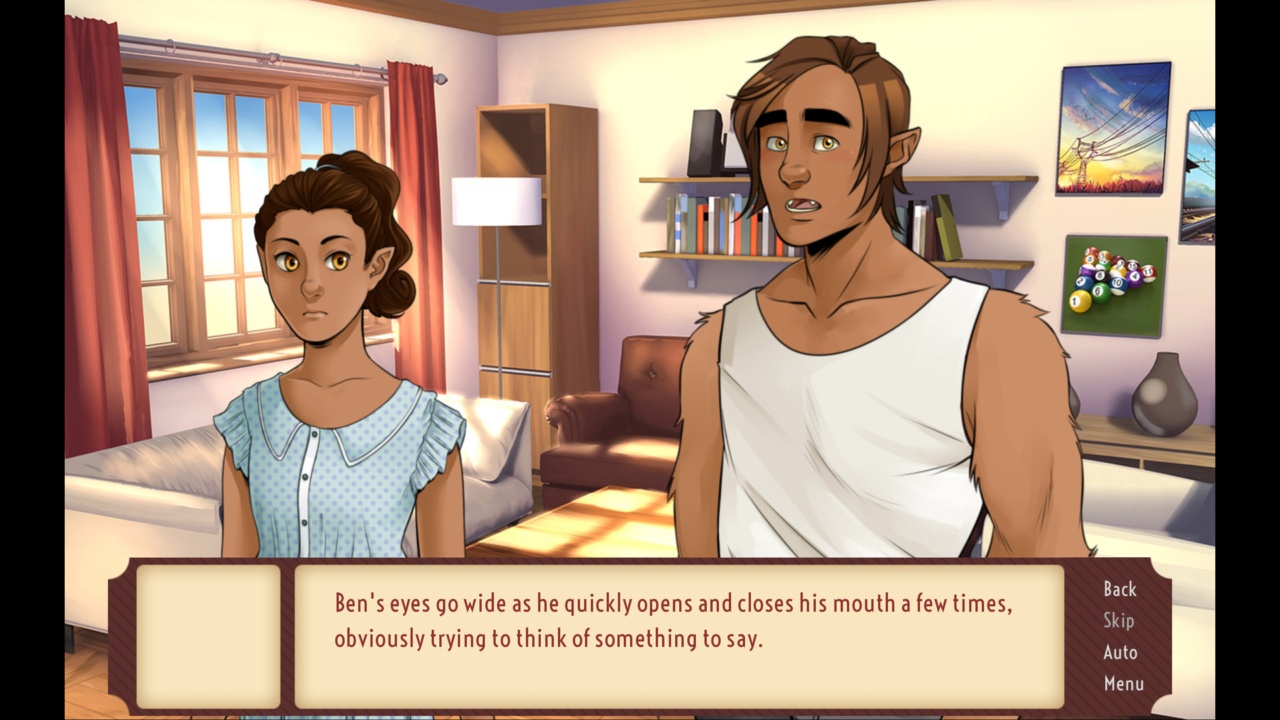Click the empty speaker name box
This screenshot has width=1280, height=720.
click(210, 635)
